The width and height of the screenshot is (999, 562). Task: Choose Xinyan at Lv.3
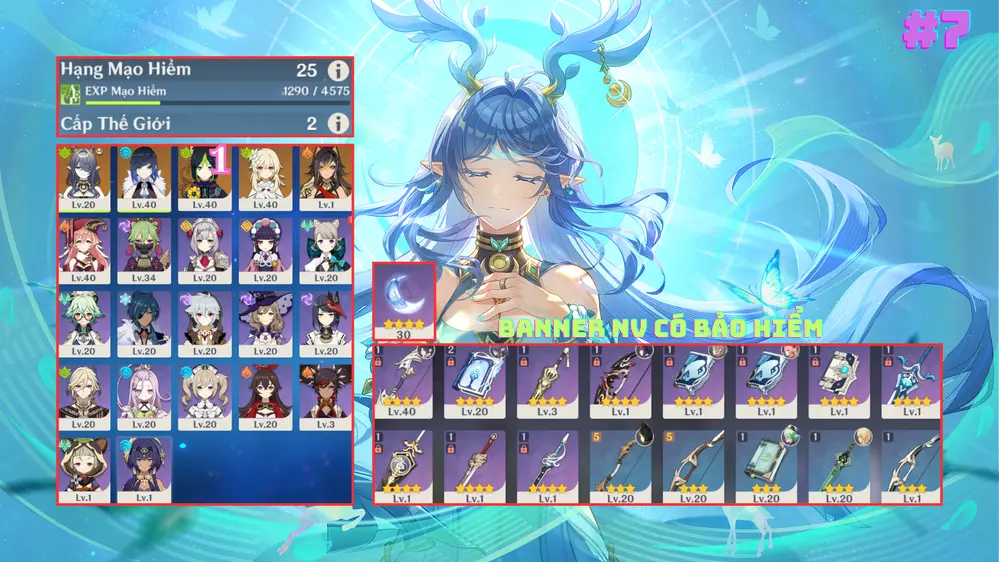click(323, 396)
